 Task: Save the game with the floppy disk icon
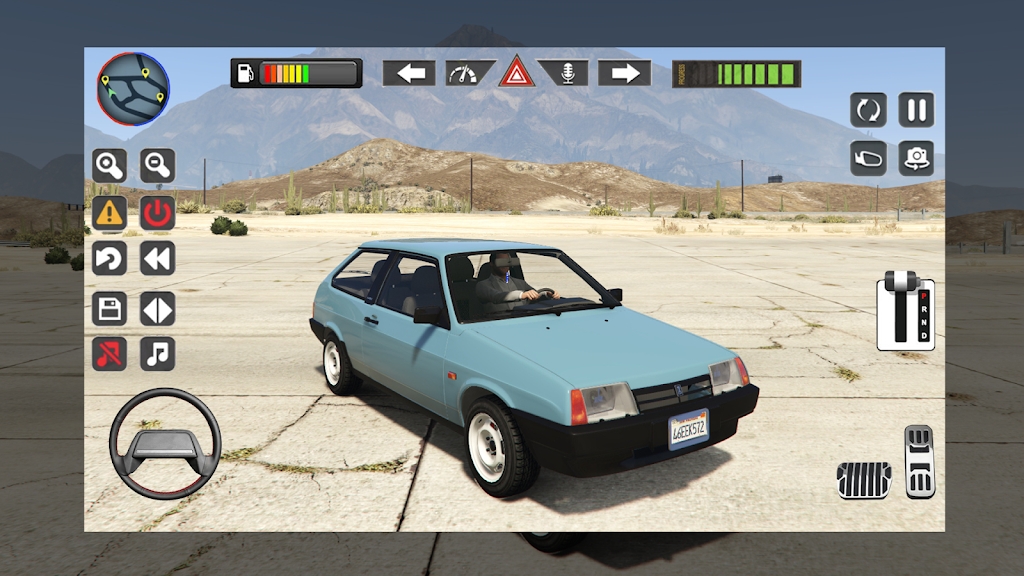[x=109, y=308]
